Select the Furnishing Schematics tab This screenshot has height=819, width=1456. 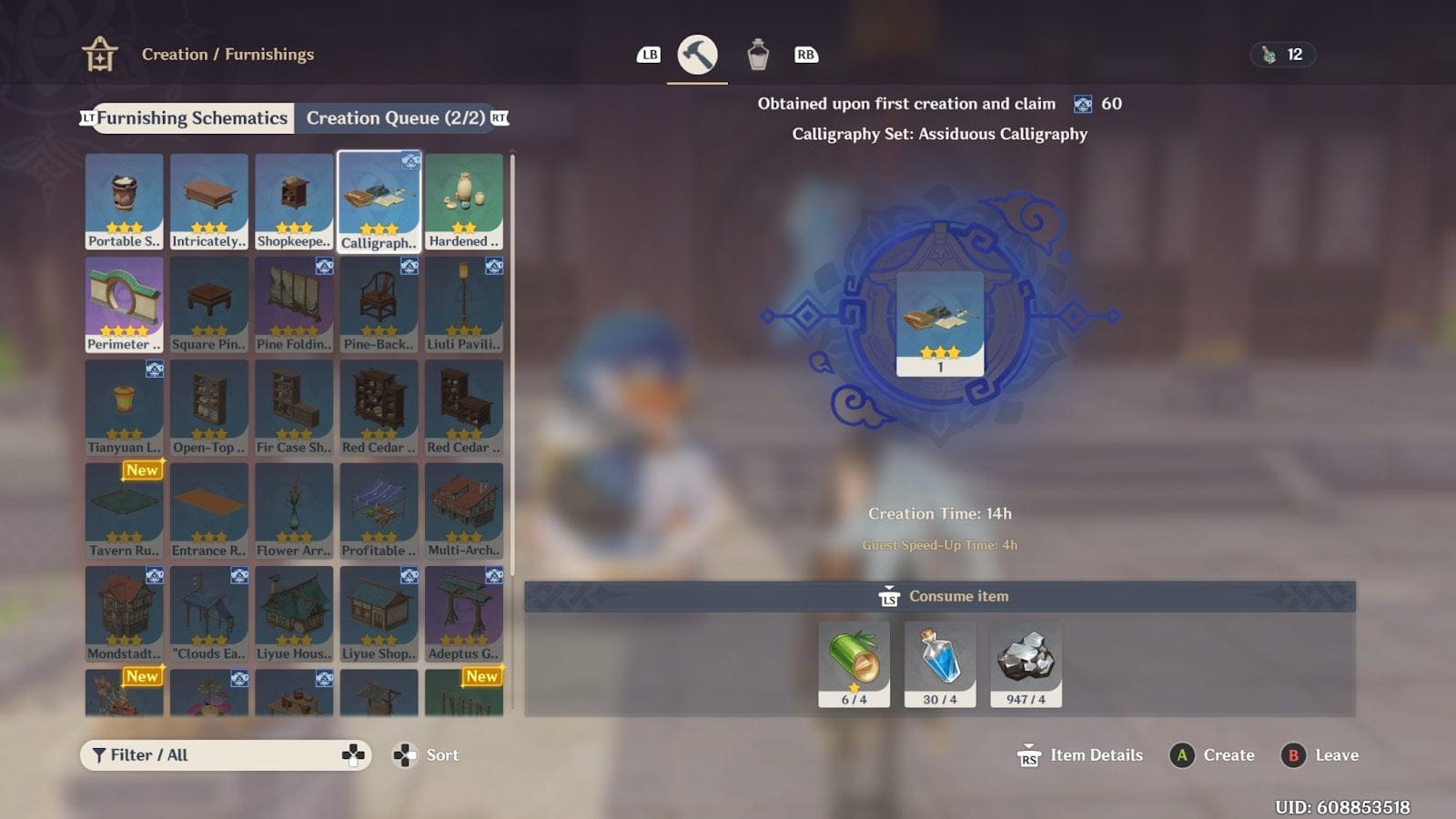click(x=192, y=118)
